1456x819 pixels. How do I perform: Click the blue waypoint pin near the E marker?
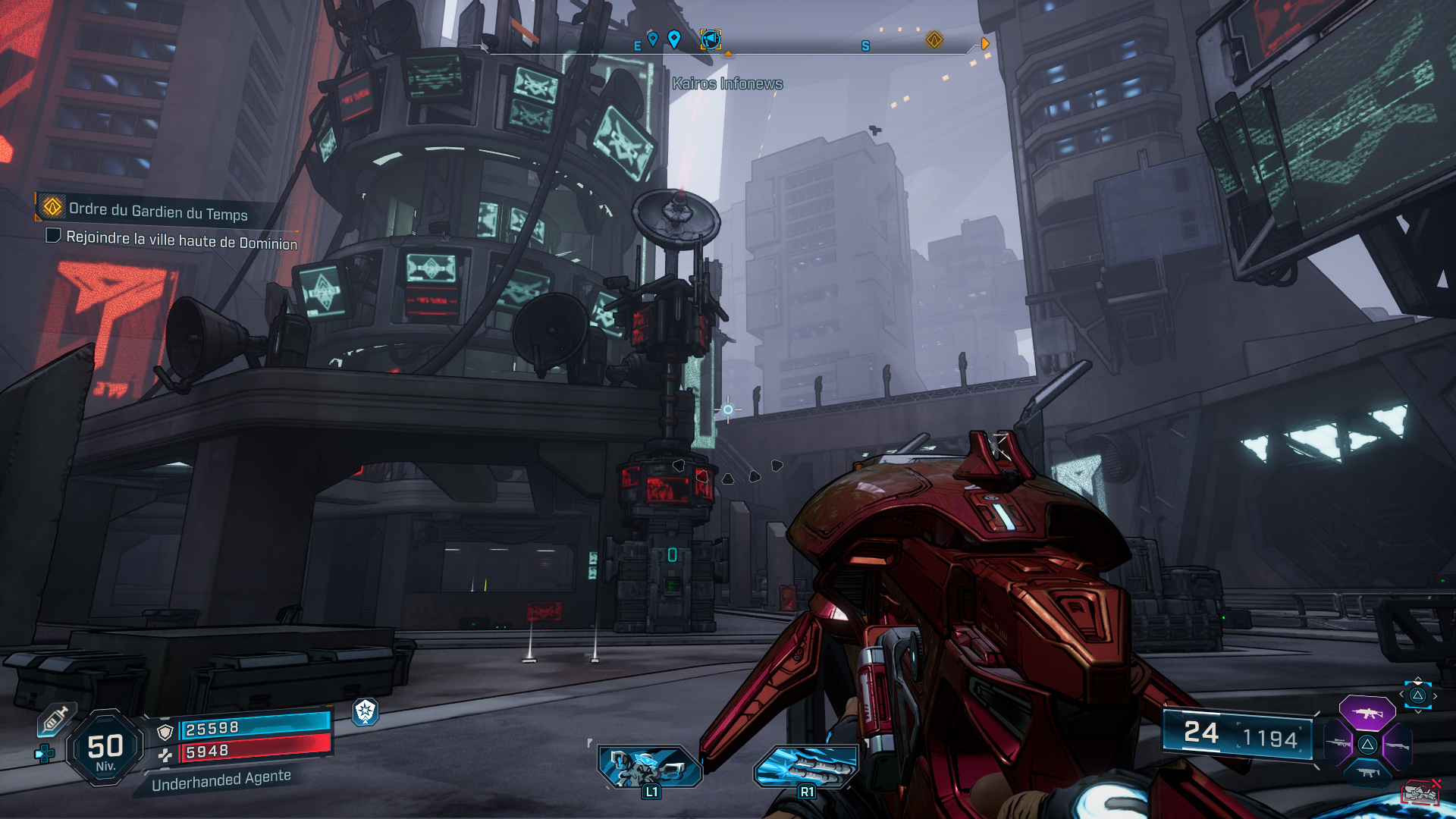pyautogui.click(x=654, y=39)
